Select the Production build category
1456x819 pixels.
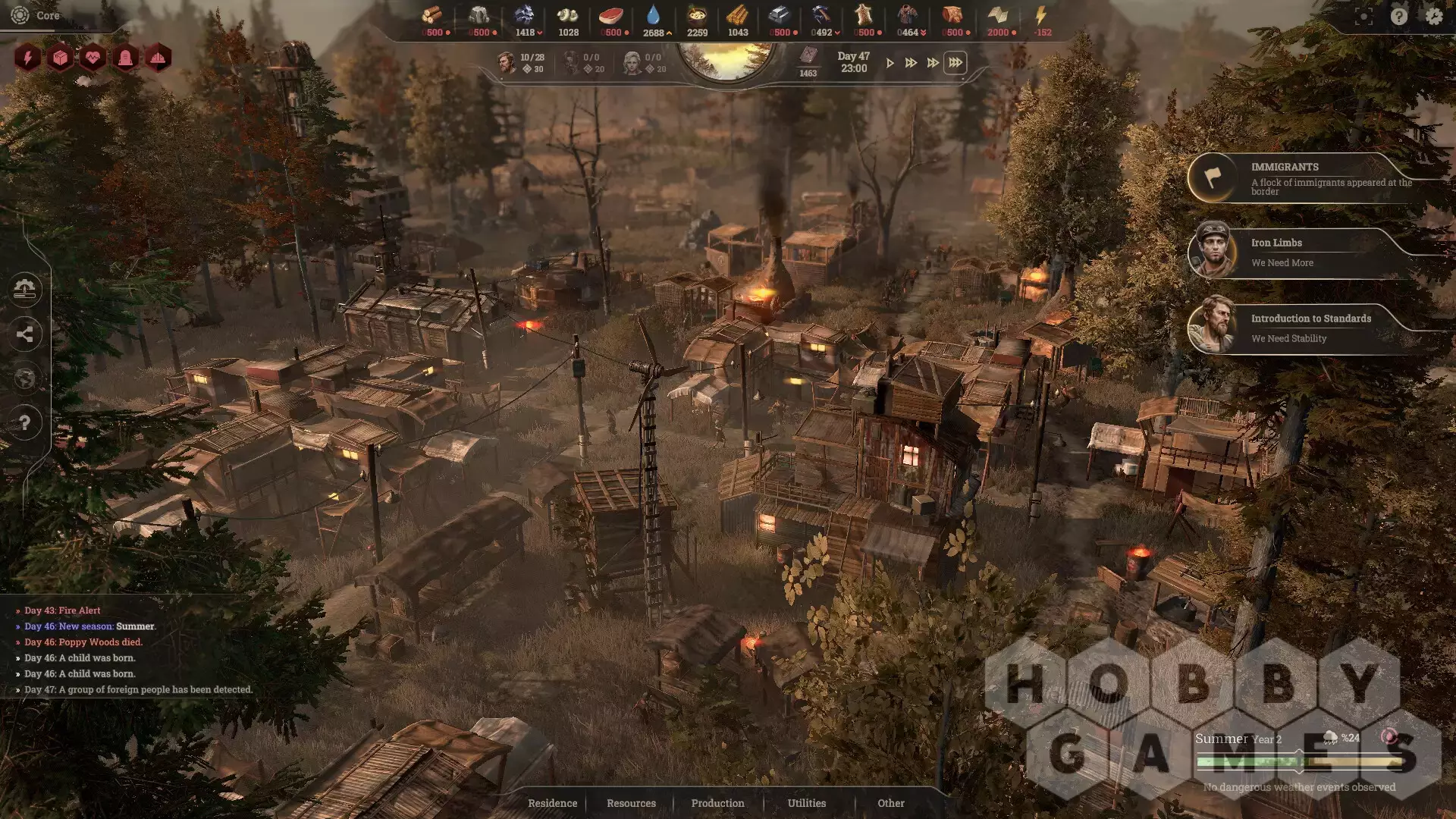pyautogui.click(x=717, y=803)
